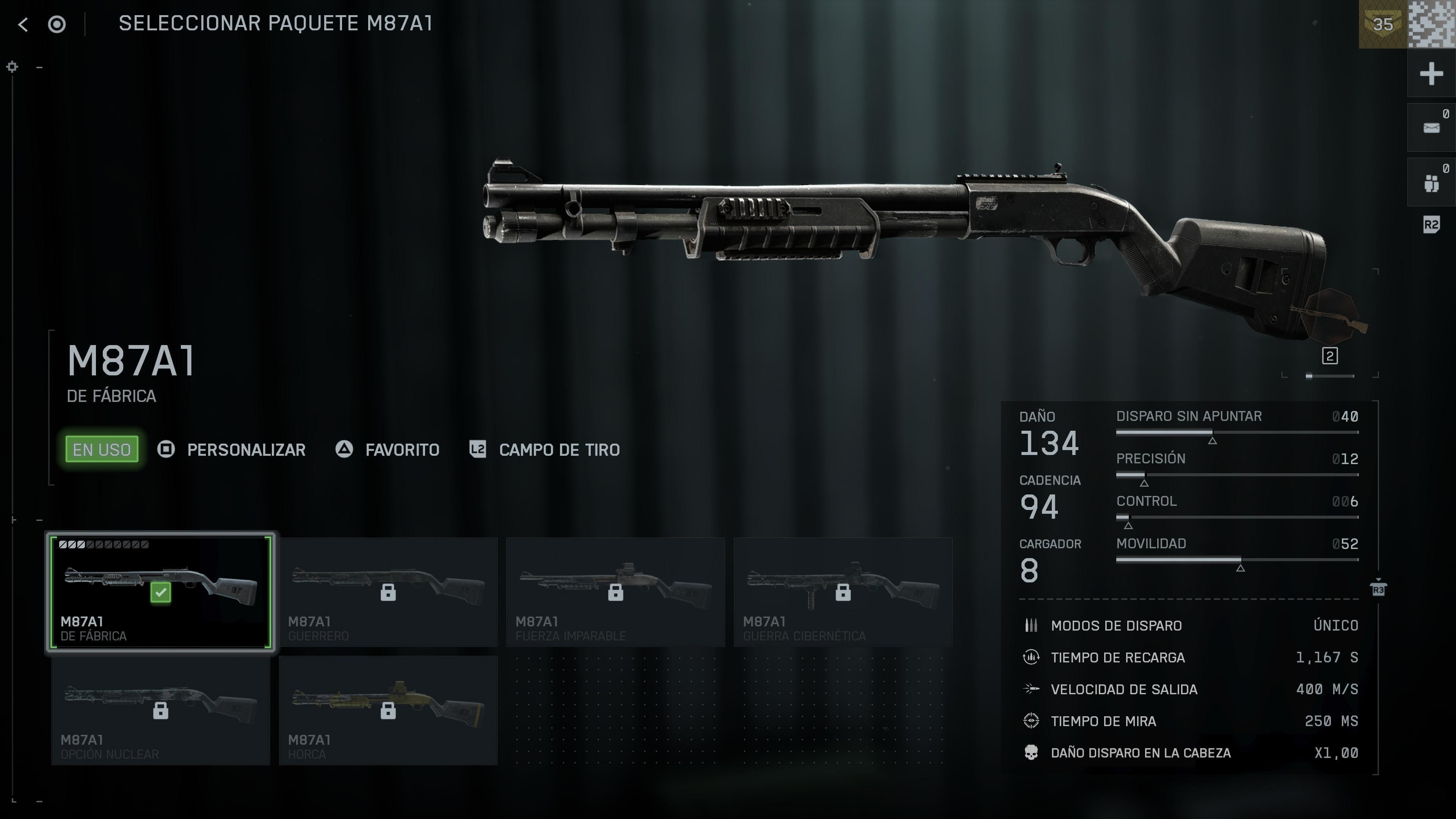Open the settings gear in top-left corner
The image size is (1456, 819).
pos(11,67)
